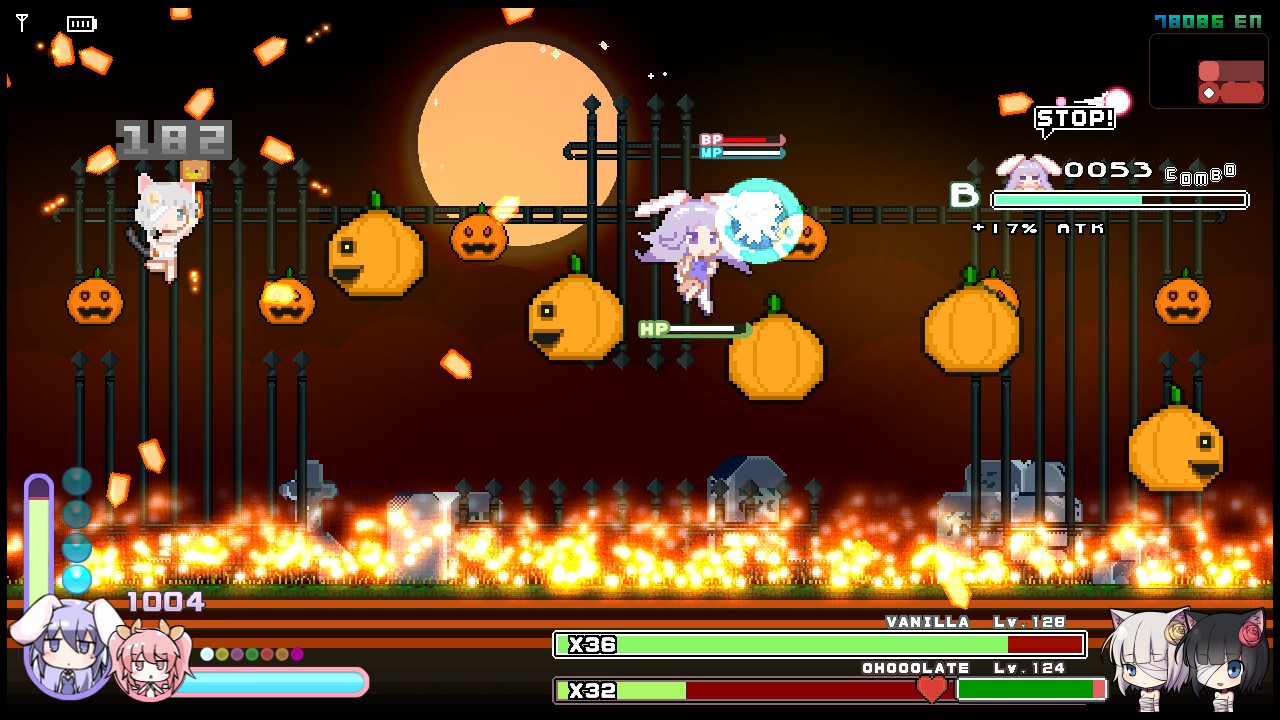Click the B rank badge
1280x720 pixels.
tap(966, 196)
